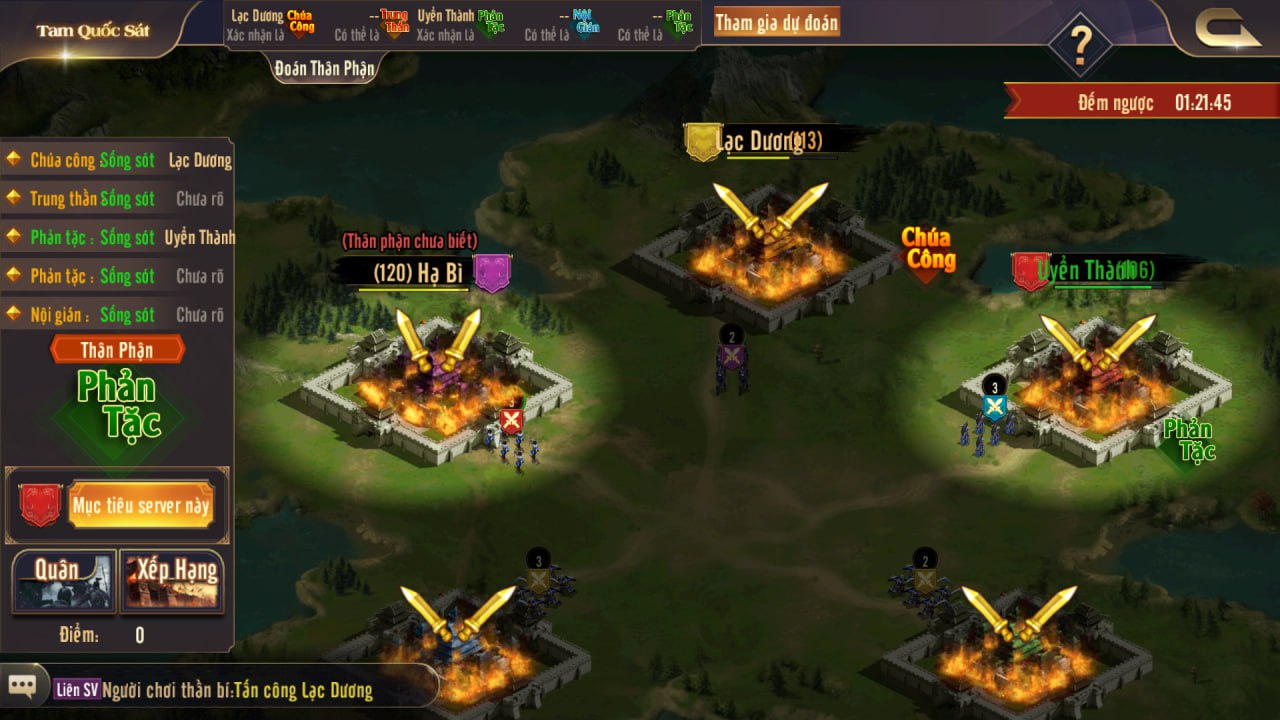The height and width of the screenshot is (720, 1280).
Task: Open the Quân army panel
Action: pyautogui.click(x=63, y=581)
